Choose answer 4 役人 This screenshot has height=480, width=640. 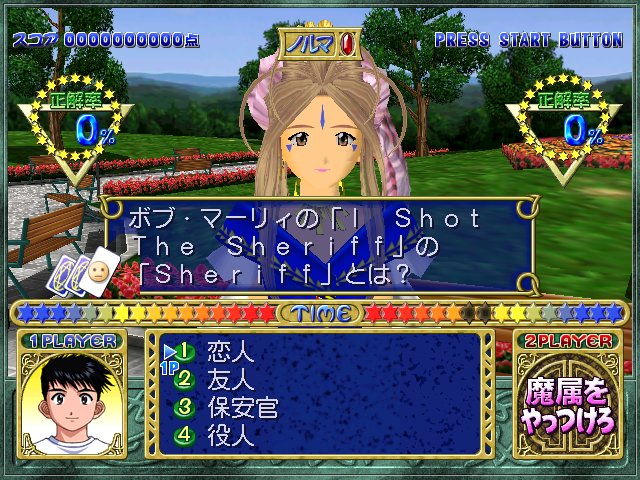click(x=230, y=436)
